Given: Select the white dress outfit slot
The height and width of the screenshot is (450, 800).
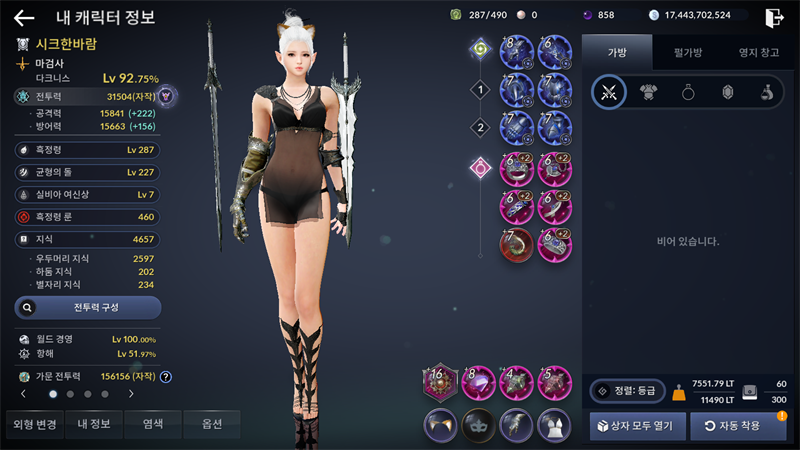Looking at the screenshot, I should point(555,424).
